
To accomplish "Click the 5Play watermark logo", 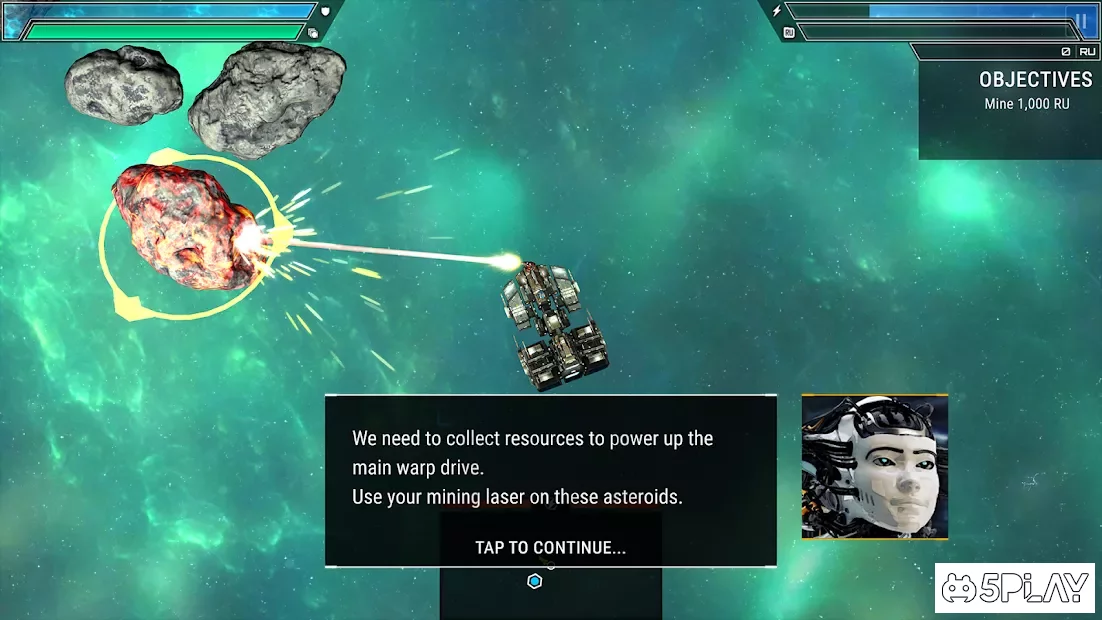I will tap(1014, 588).
